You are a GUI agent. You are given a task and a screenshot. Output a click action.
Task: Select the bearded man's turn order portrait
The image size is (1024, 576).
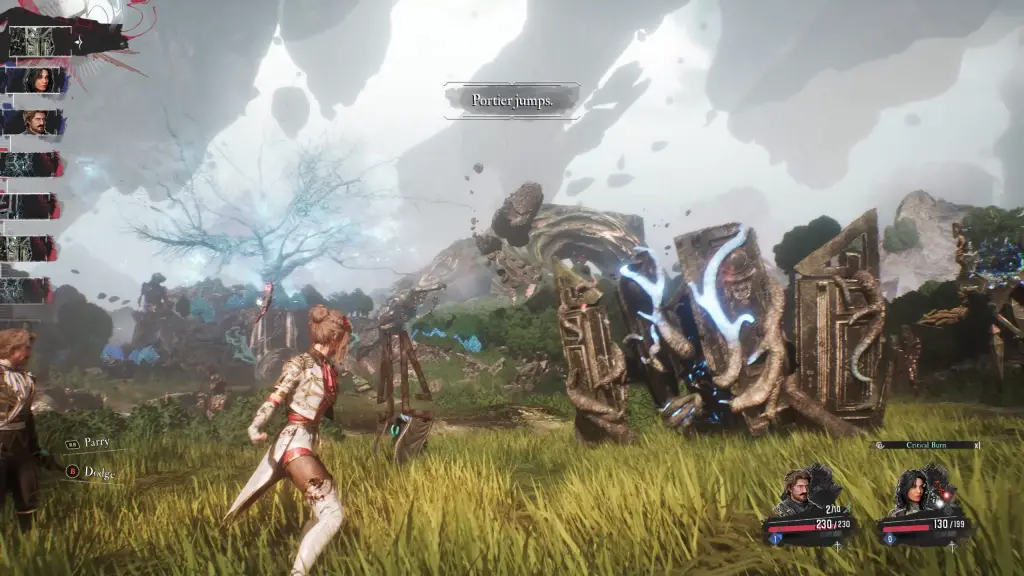point(42,122)
